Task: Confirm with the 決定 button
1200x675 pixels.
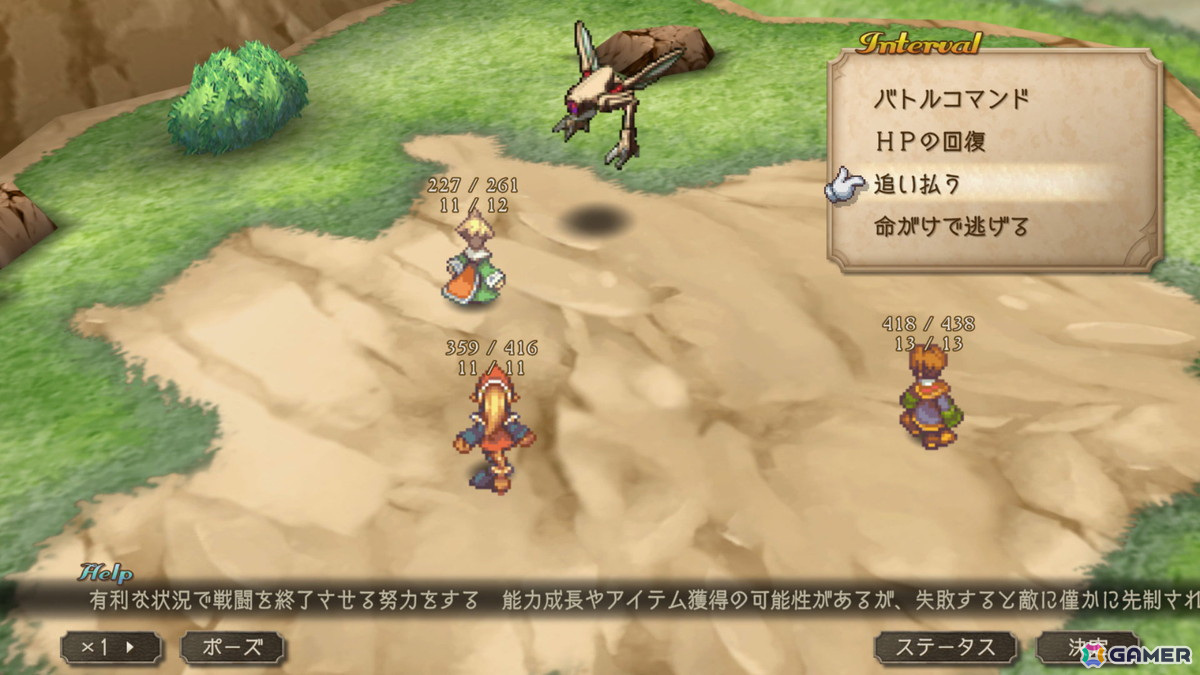Action: [x=1086, y=647]
